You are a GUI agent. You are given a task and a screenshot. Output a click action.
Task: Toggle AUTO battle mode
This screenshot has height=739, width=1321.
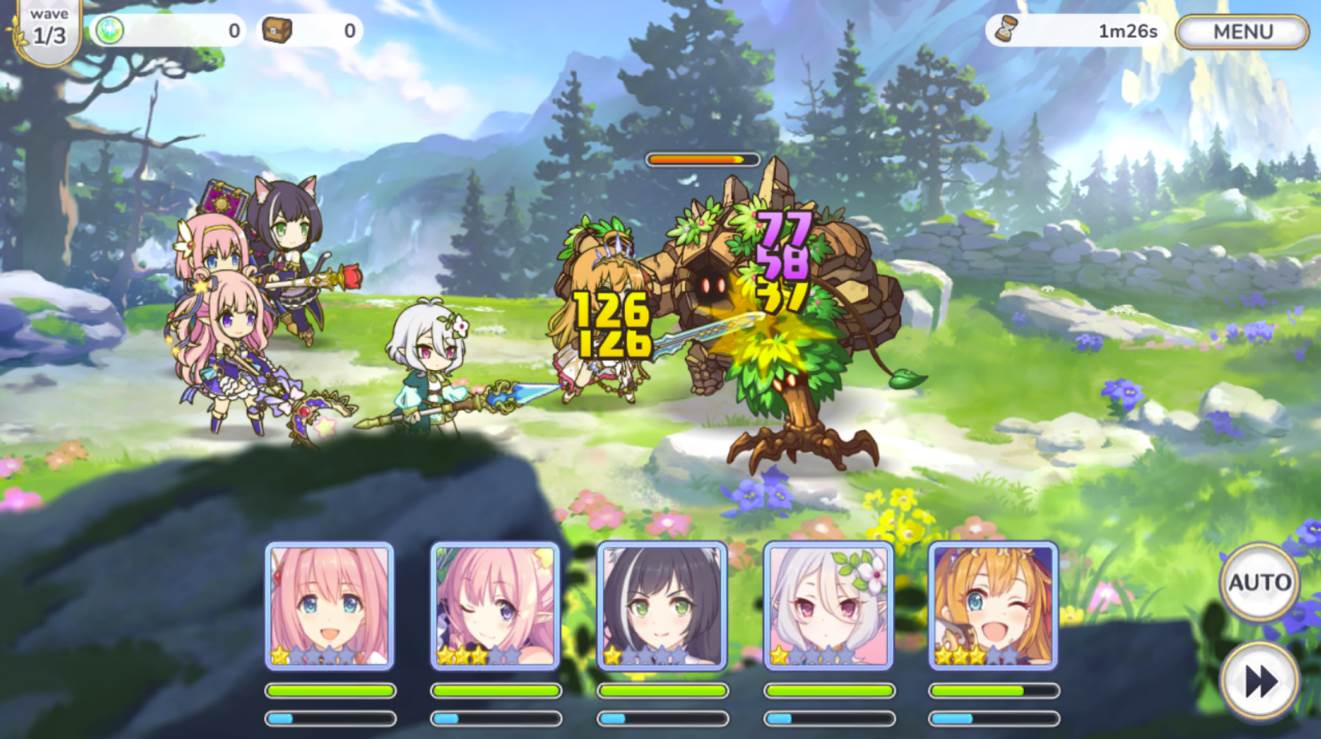tap(1259, 582)
